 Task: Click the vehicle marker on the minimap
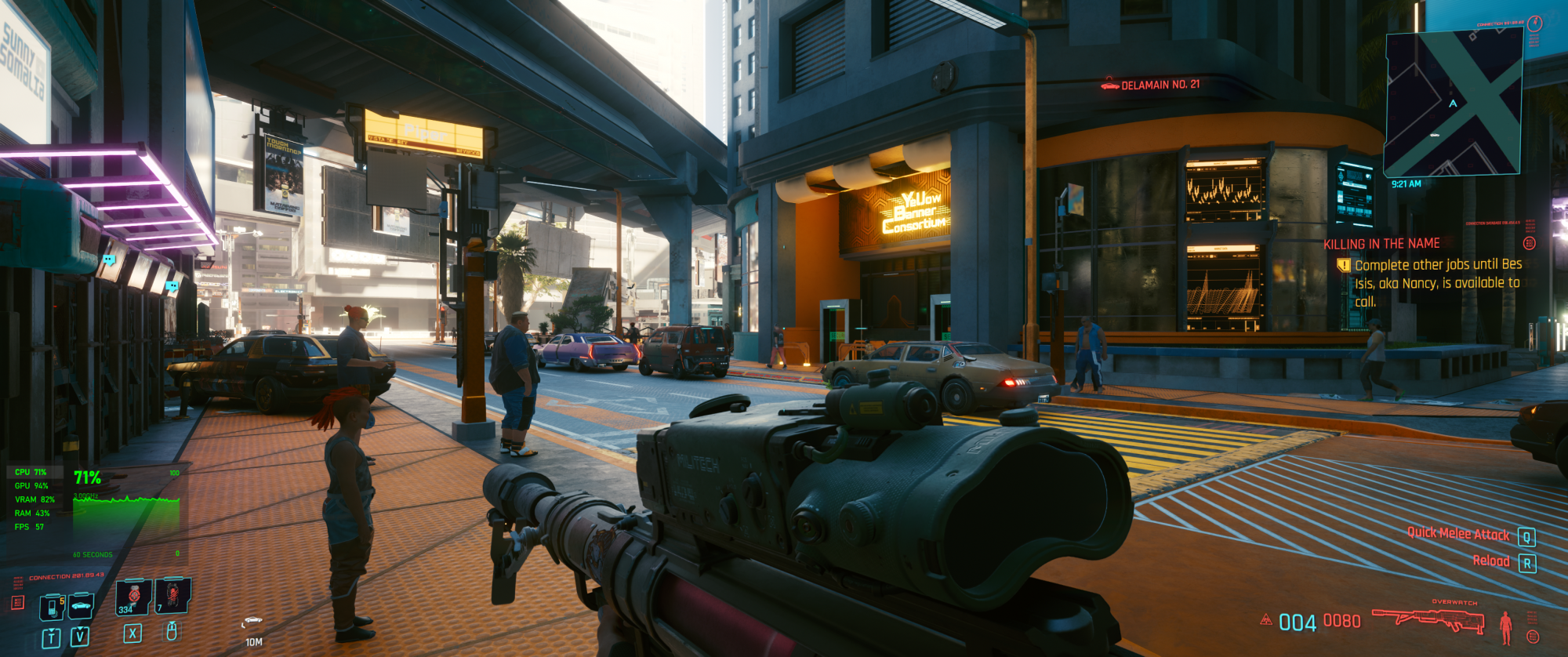[1434, 136]
